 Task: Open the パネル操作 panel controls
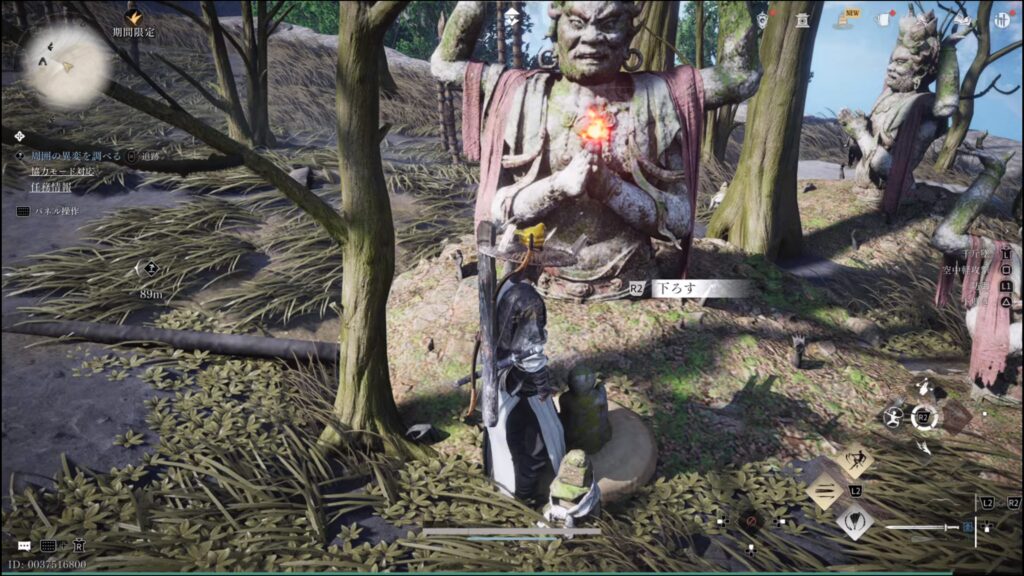[55, 211]
